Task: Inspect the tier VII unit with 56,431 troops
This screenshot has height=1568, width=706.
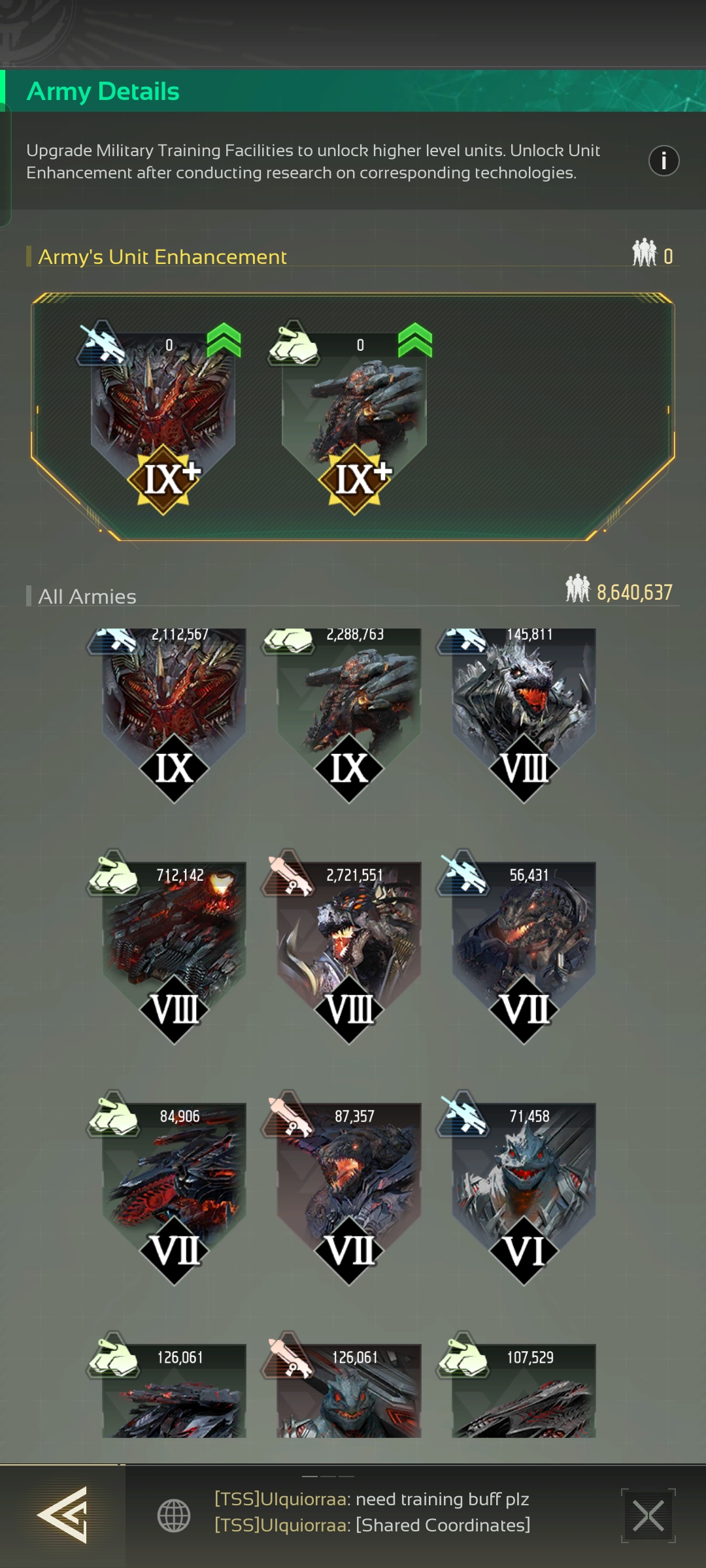Action: 524,941
